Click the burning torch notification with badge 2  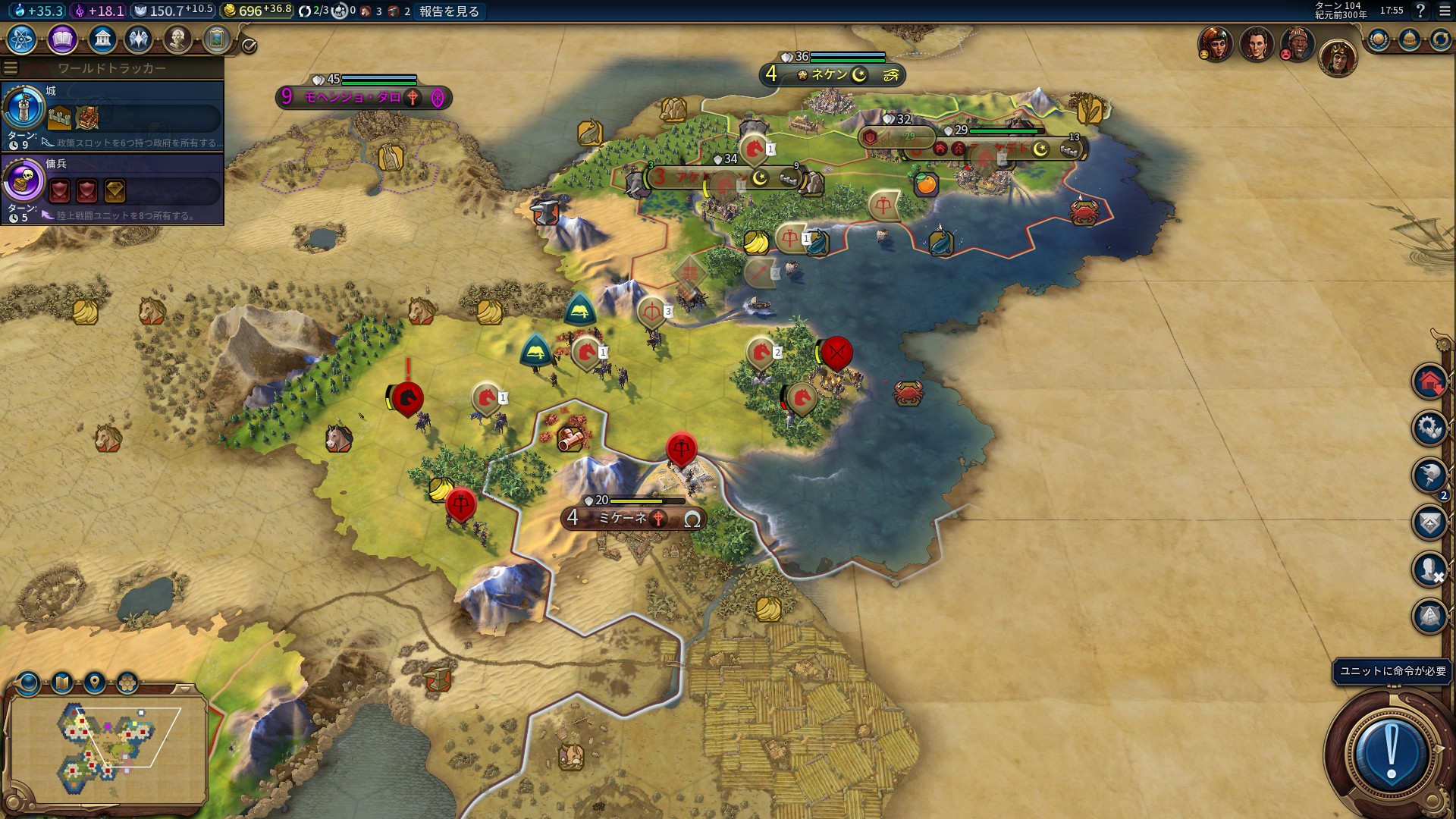(1429, 475)
